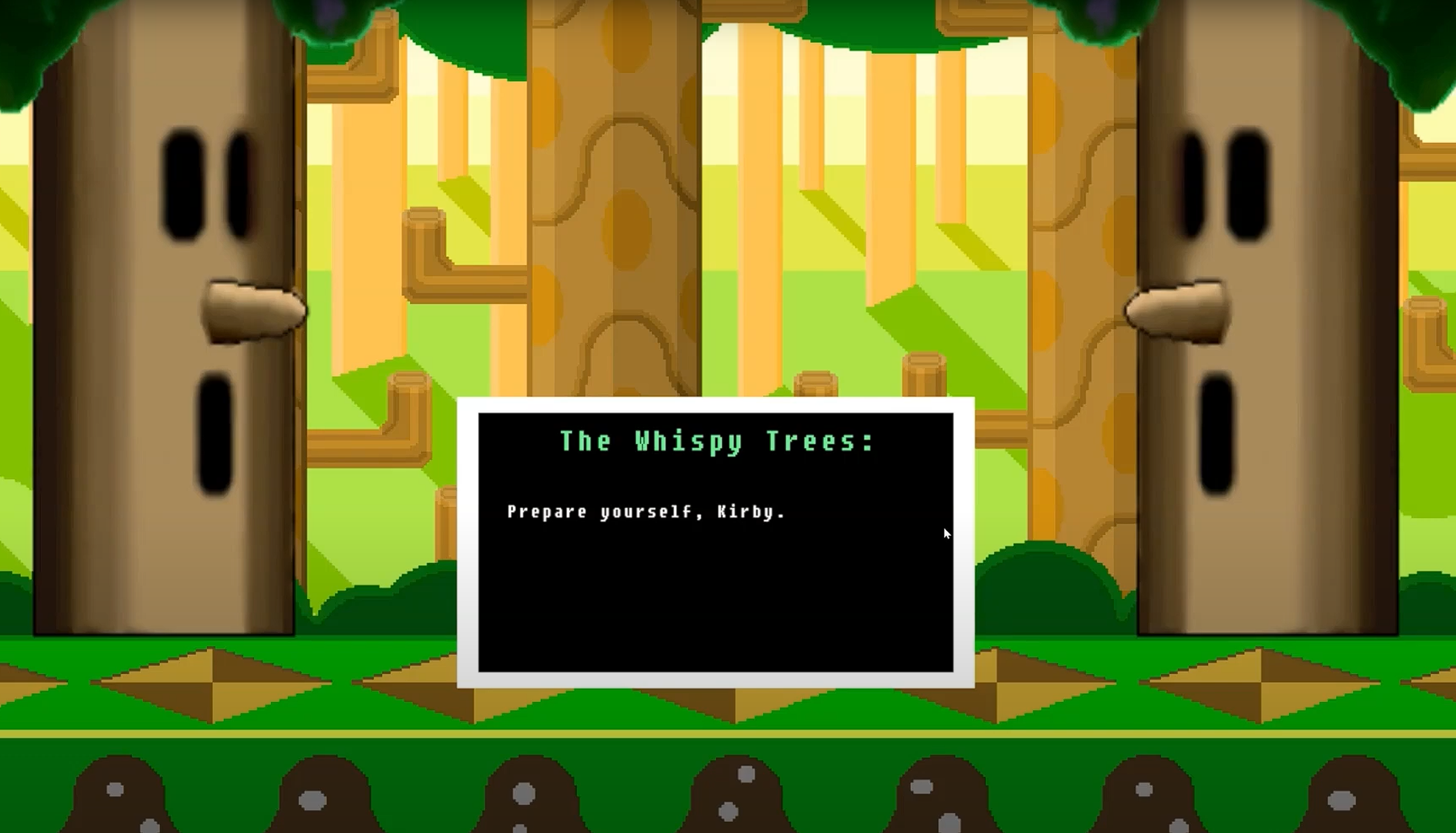This screenshot has height=833, width=1456.
Task: Advance the dialogue Prepare yourself, Kirby
Action: tap(646, 512)
